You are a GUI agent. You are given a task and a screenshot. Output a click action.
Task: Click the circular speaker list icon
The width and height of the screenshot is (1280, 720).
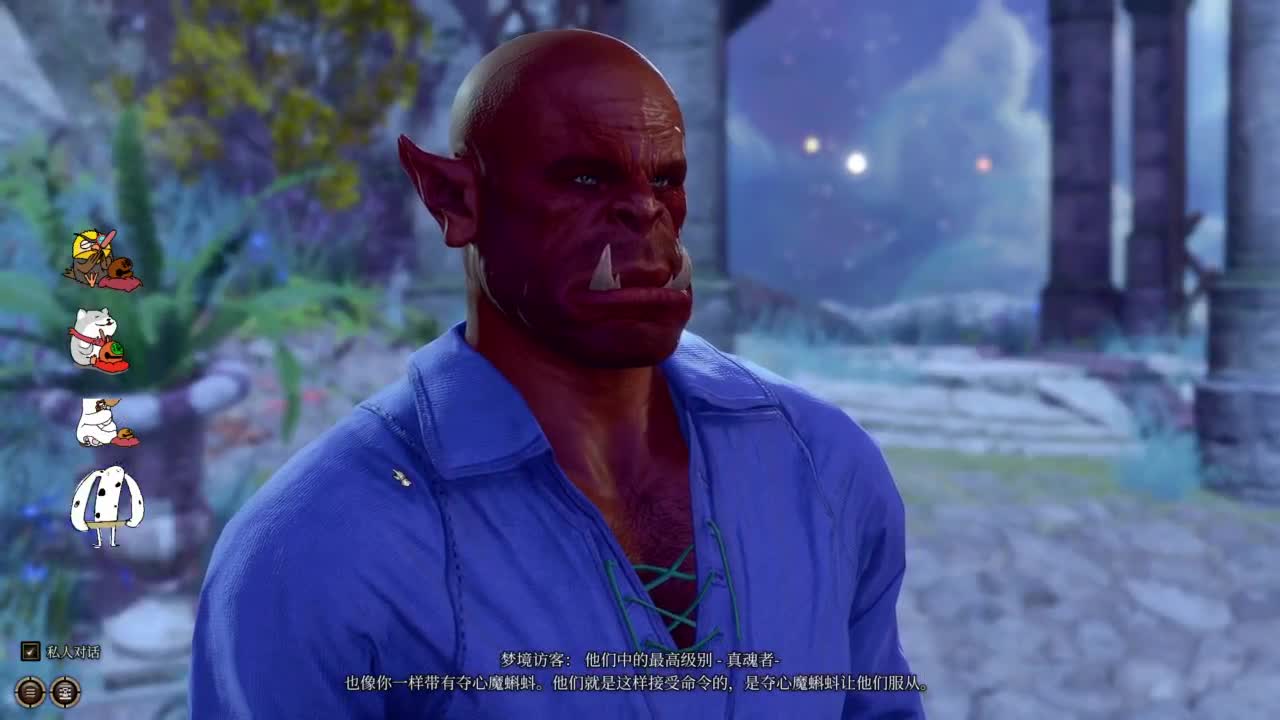click(x=65, y=691)
